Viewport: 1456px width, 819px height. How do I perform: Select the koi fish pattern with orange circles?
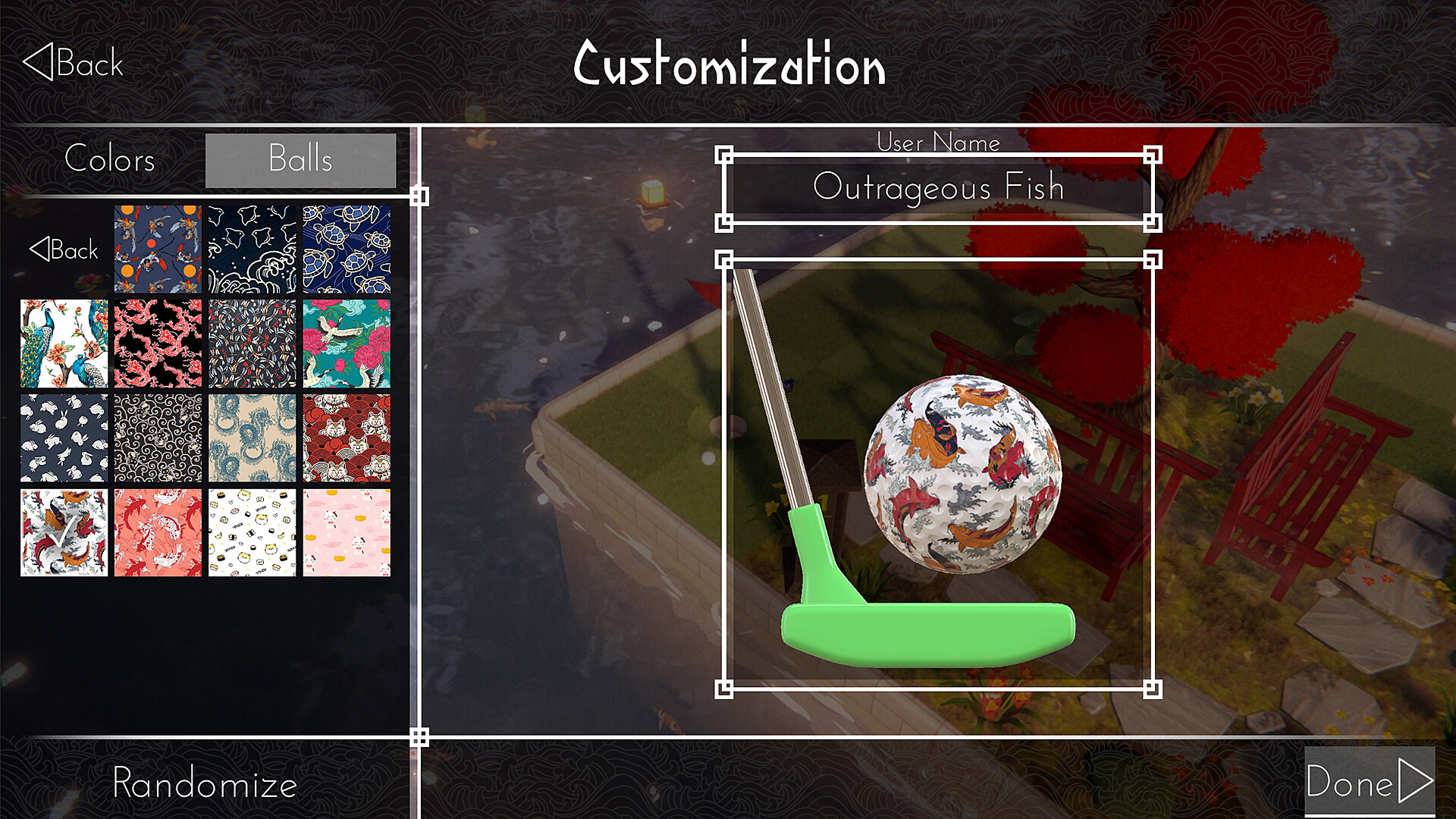[x=157, y=246]
